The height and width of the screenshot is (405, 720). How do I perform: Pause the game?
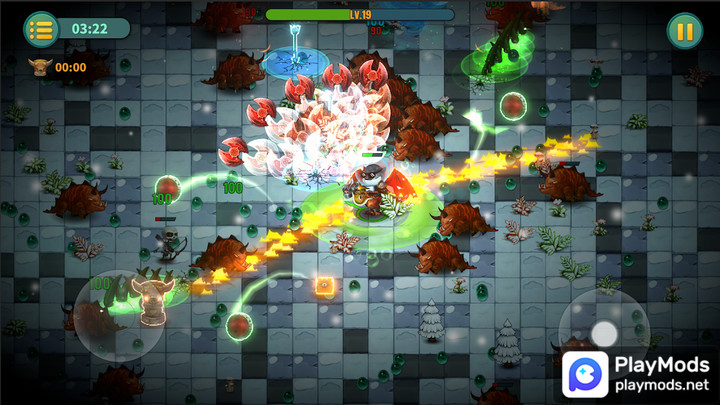[684, 30]
